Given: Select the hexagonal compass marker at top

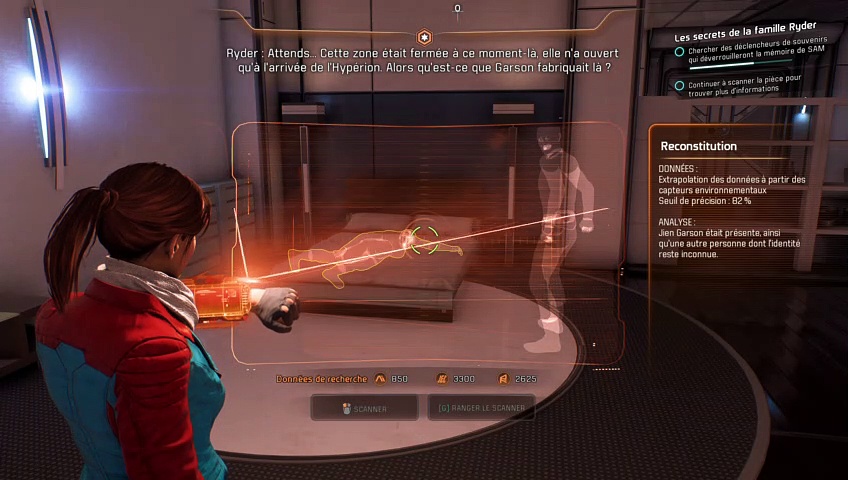Looking at the screenshot, I should [424, 35].
